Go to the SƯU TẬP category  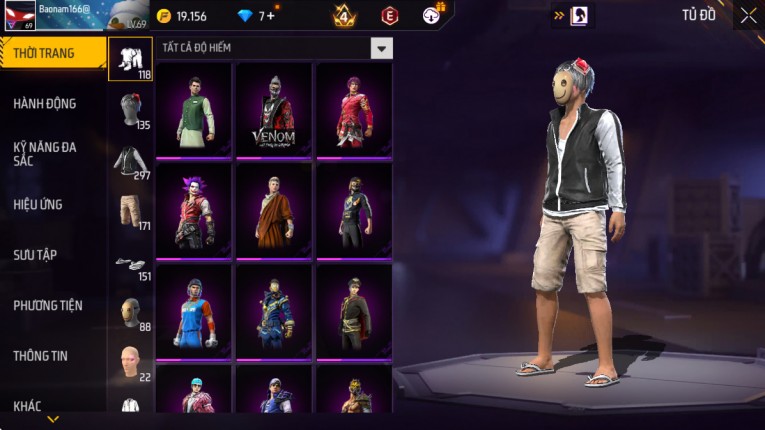[35, 255]
